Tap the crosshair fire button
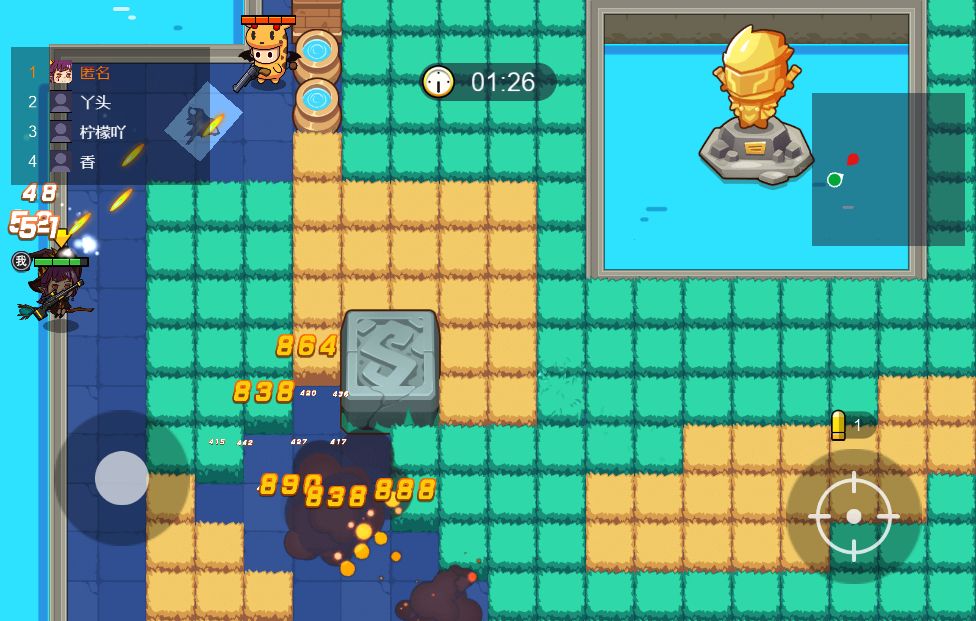The image size is (976, 621). tap(853, 516)
